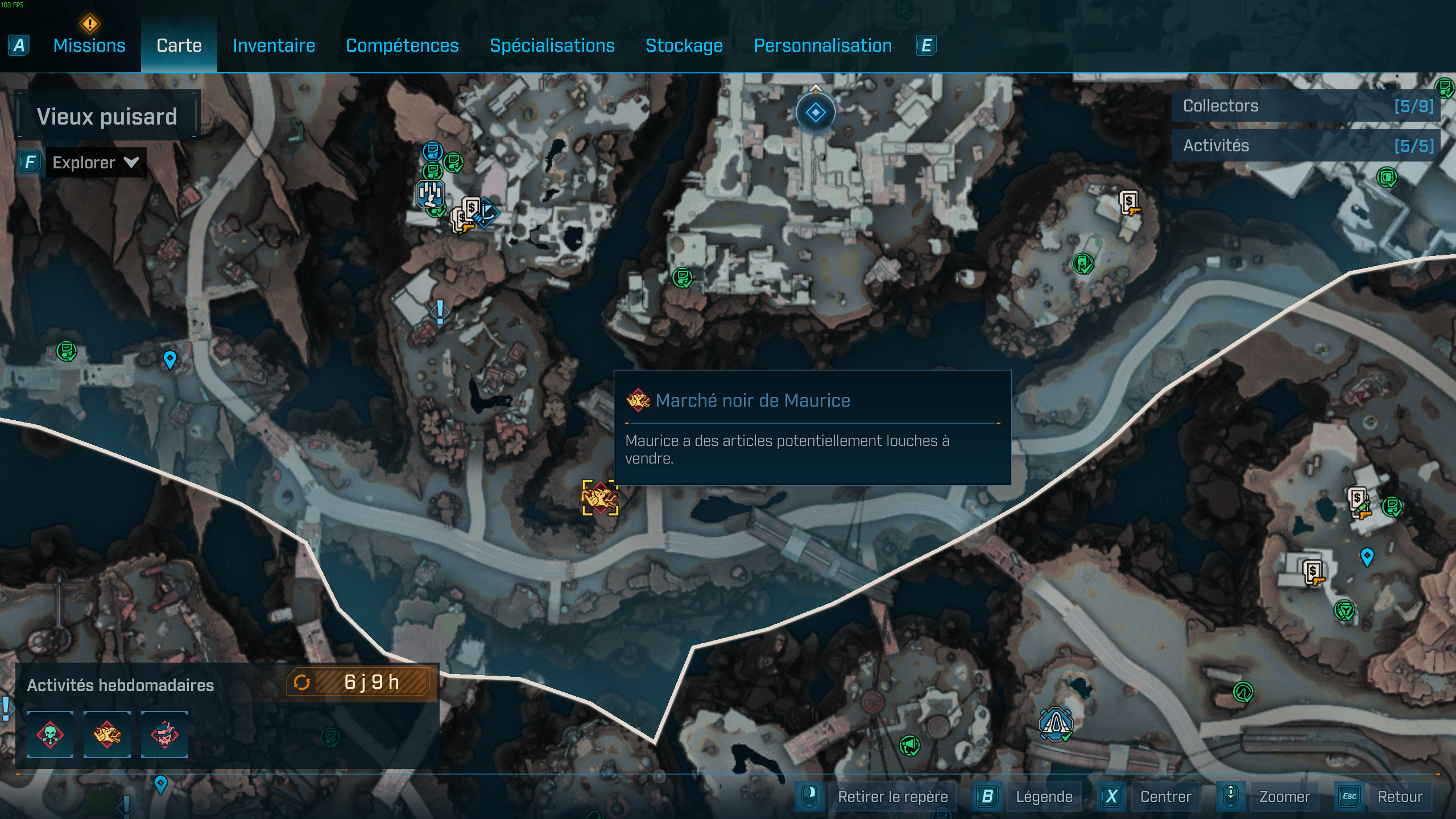Click the top-hat skull weekly activity icon

[x=165, y=735]
